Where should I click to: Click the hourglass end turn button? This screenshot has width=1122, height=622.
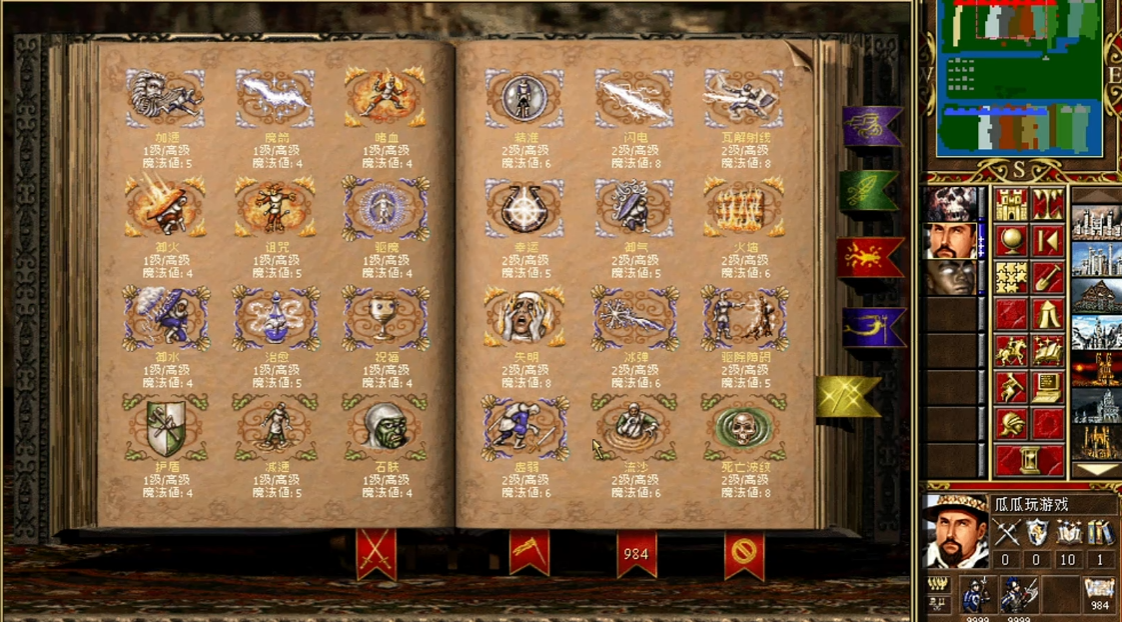(1028, 461)
